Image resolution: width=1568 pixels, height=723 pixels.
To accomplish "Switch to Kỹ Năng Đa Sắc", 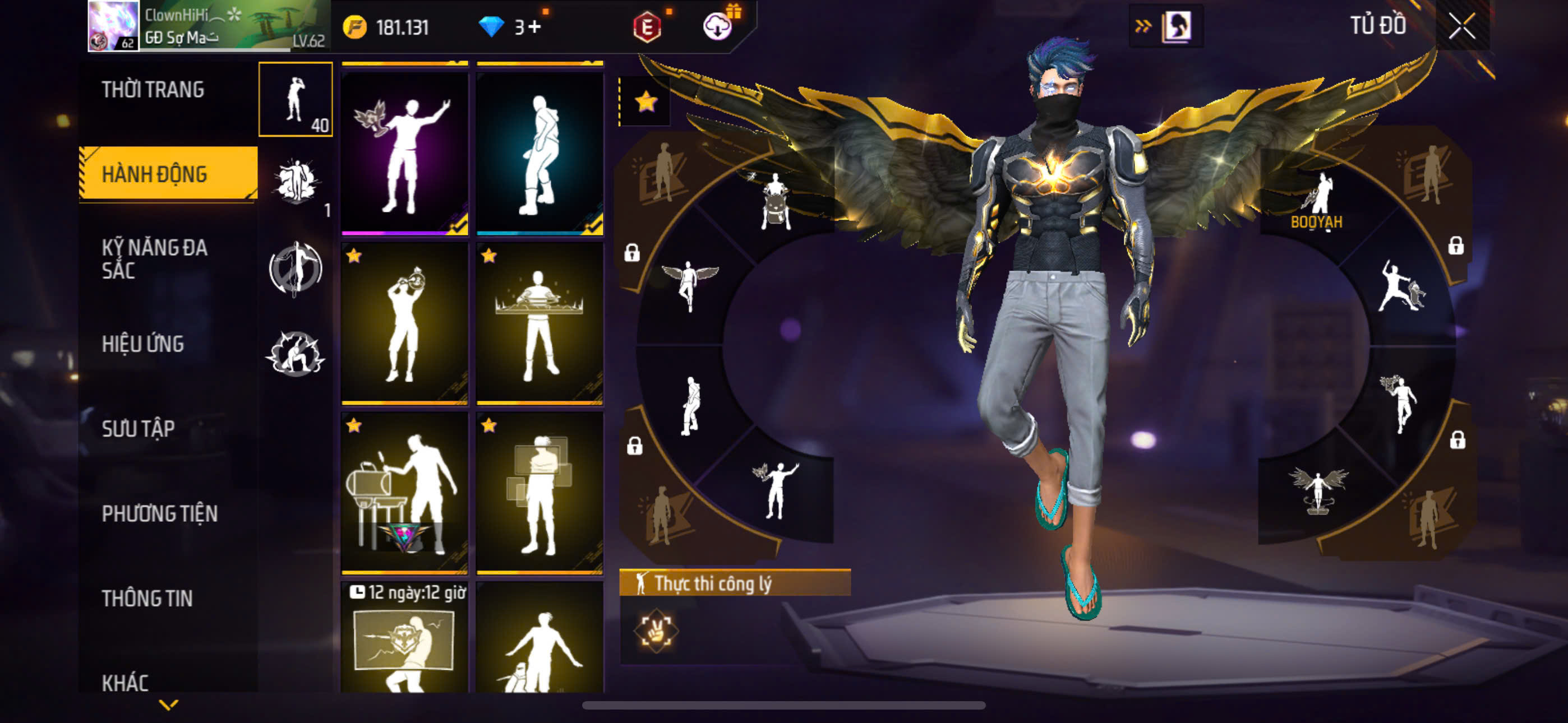I will pyautogui.click(x=154, y=258).
